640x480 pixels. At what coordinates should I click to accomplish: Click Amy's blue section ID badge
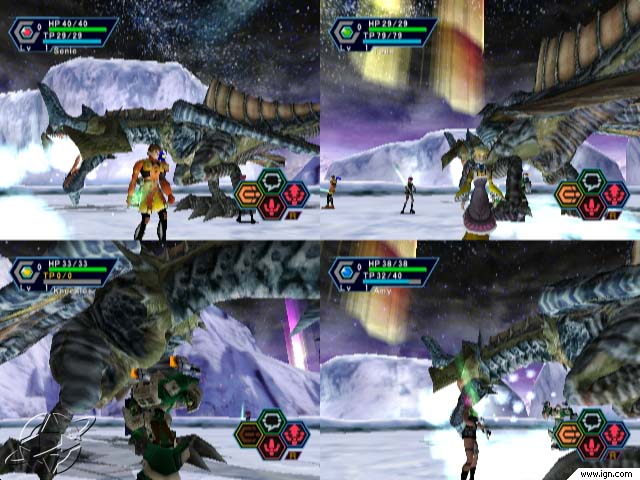[346, 272]
